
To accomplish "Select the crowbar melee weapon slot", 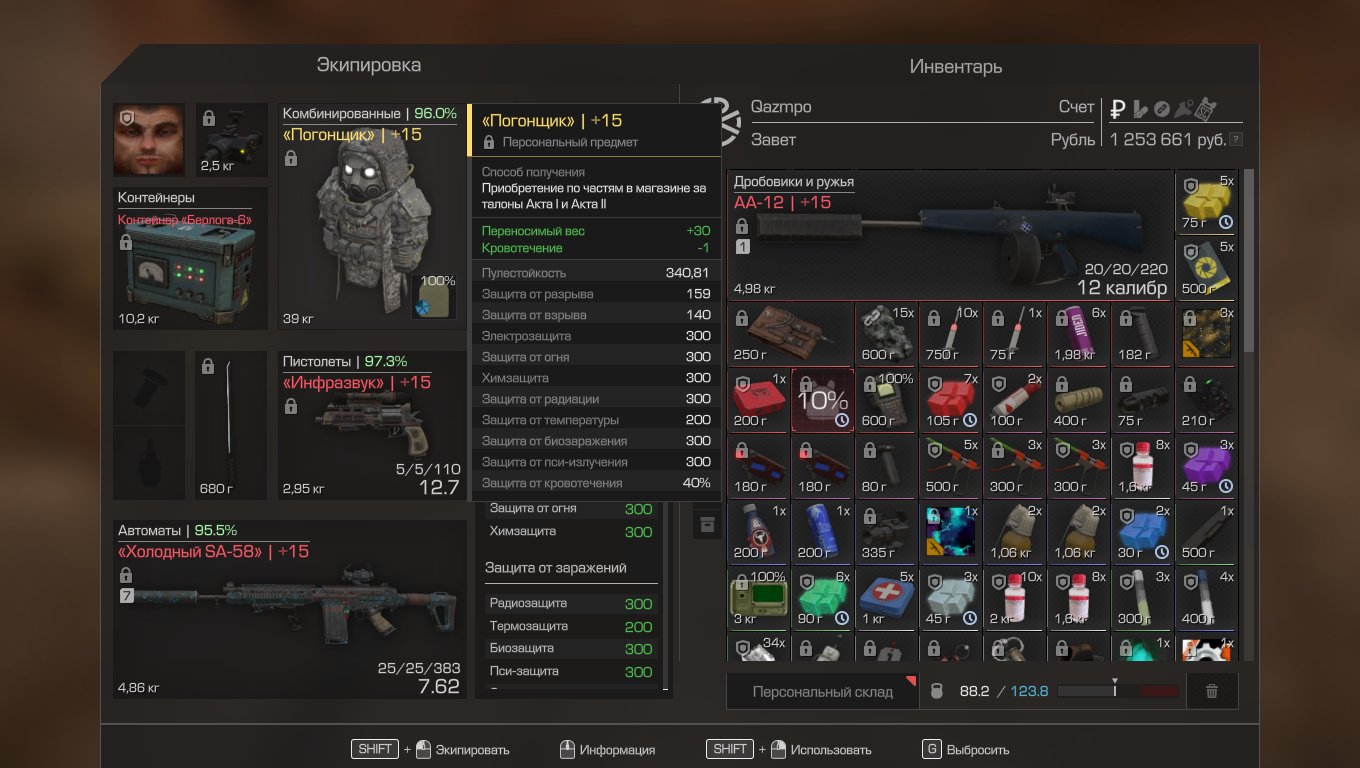I will click(x=231, y=425).
